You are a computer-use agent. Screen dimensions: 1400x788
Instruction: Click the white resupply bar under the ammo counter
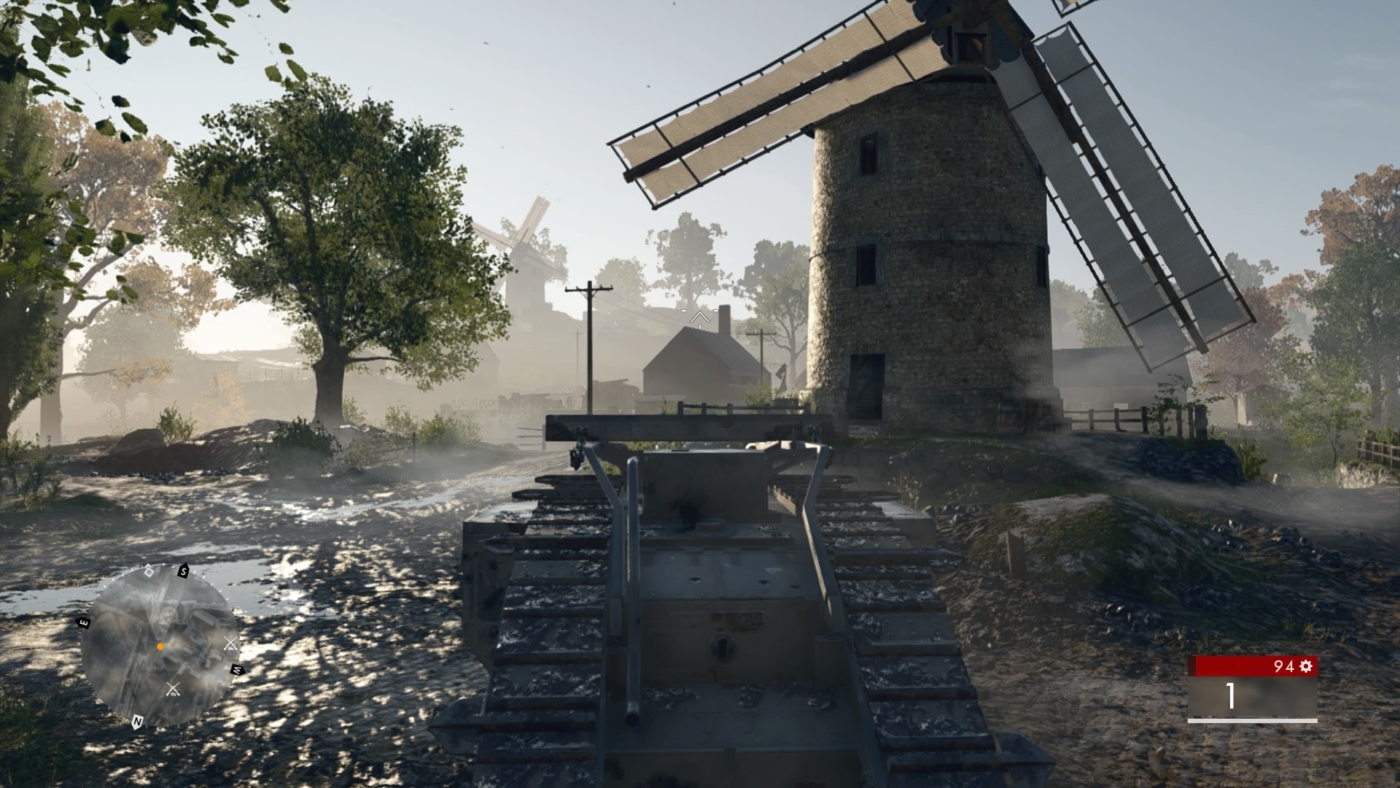point(1253,721)
